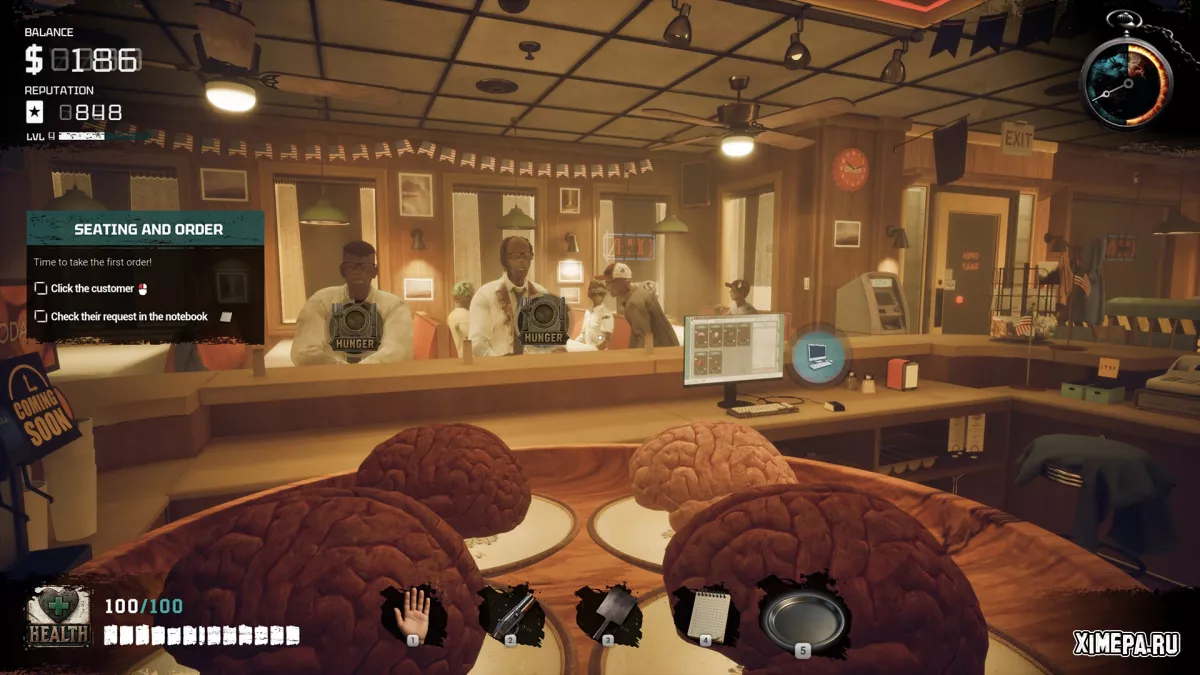Select the open hand hotbar slot

[414, 613]
